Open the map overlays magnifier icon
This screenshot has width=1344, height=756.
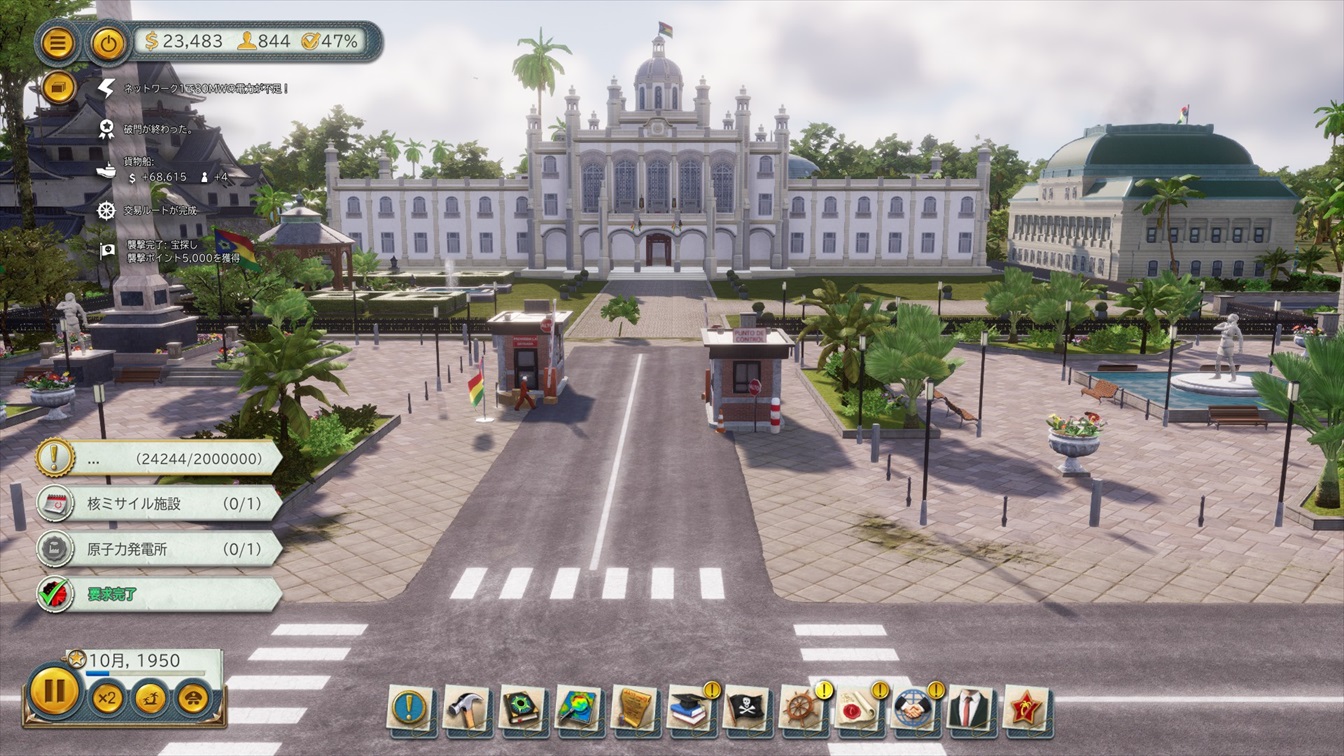[x=578, y=707]
